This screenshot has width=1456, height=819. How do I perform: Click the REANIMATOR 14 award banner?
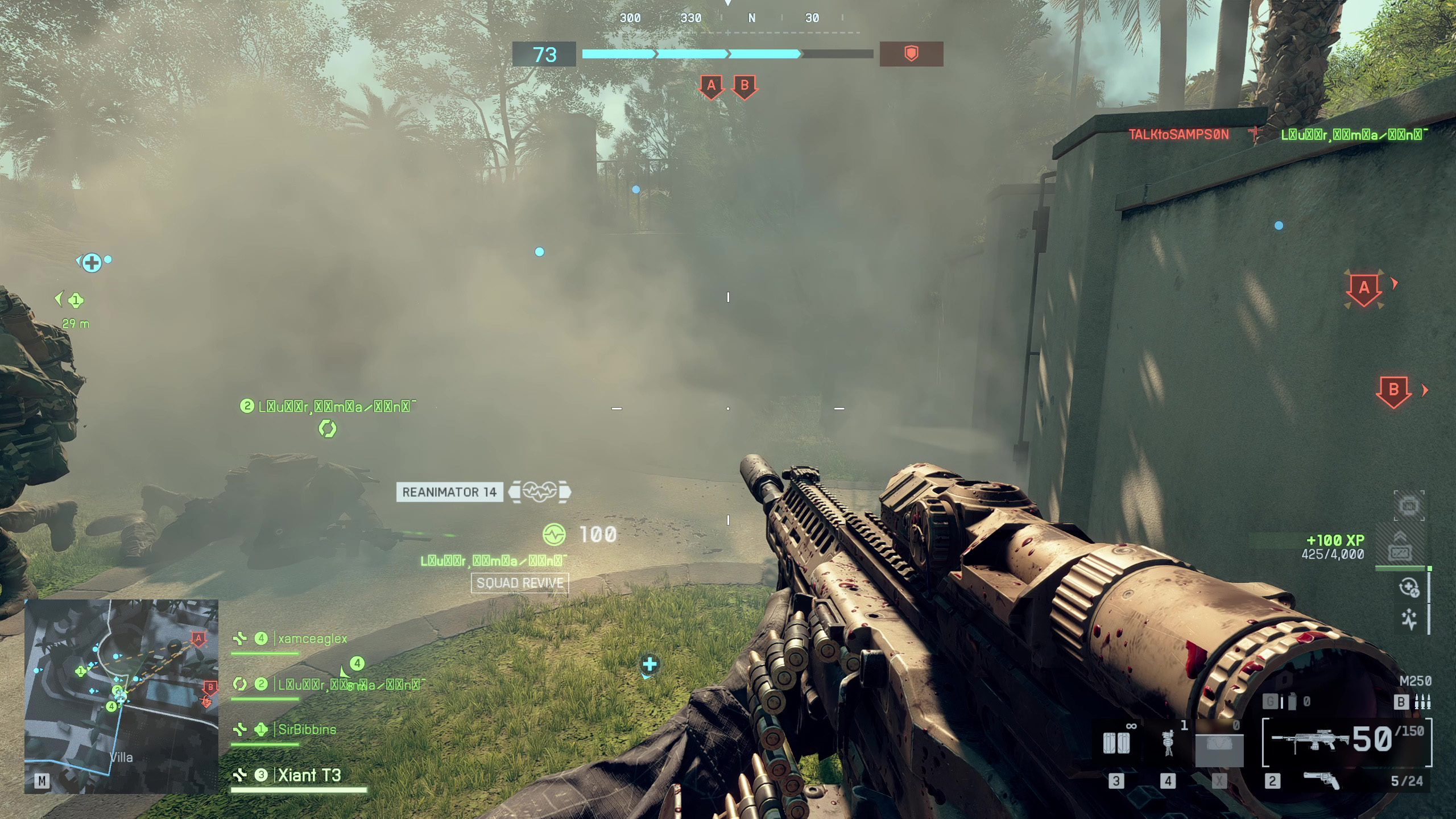tap(449, 492)
